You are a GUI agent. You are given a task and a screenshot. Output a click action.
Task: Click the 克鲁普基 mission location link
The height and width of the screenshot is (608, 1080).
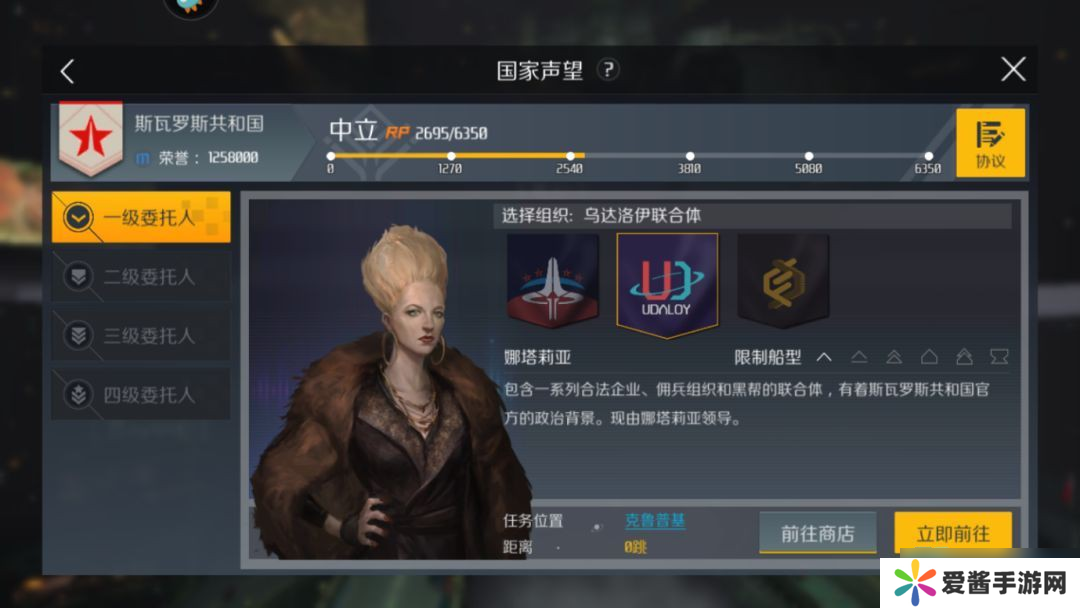pos(655,521)
